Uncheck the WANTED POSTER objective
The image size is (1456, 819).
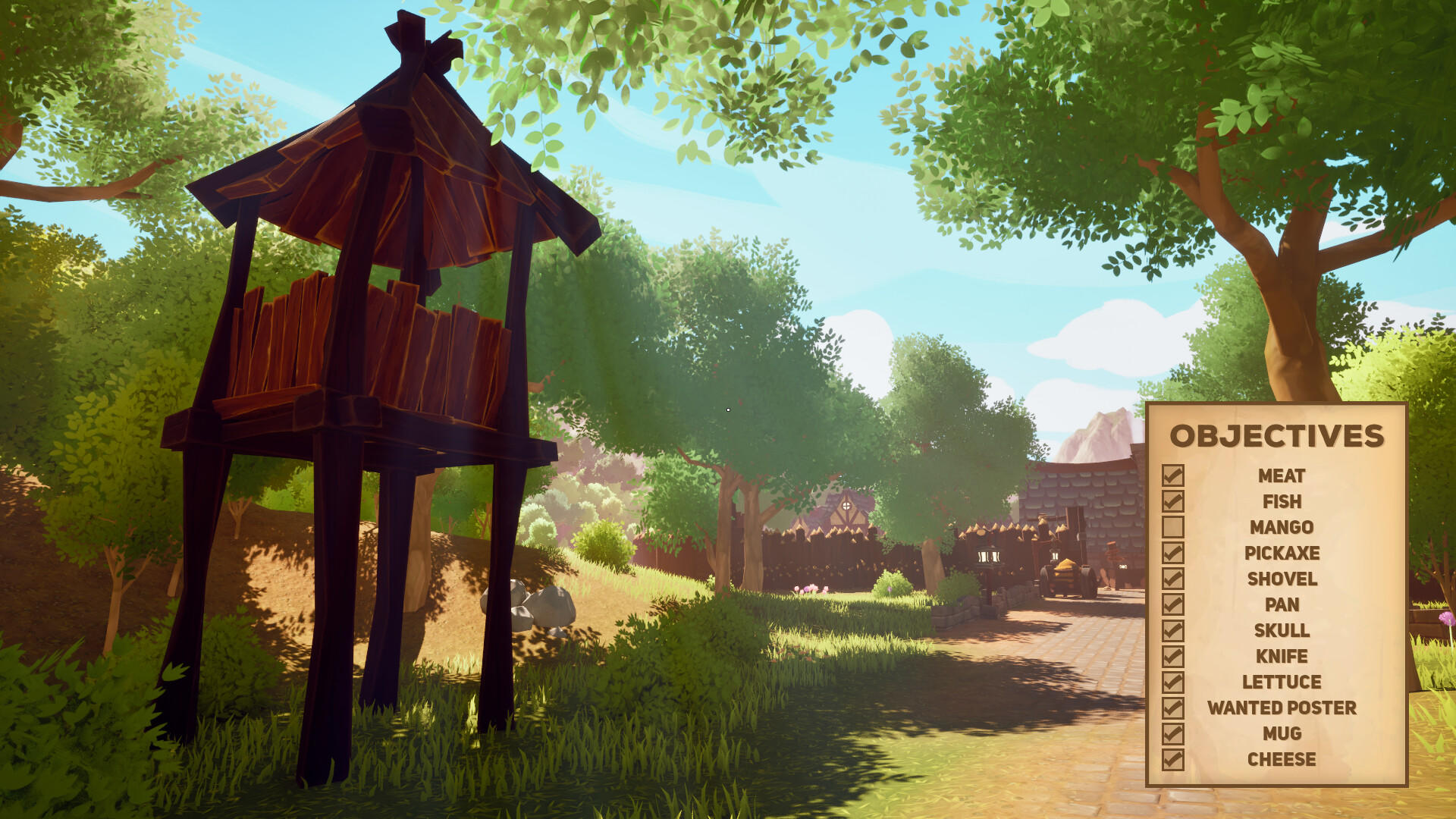pyautogui.click(x=1174, y=708)
